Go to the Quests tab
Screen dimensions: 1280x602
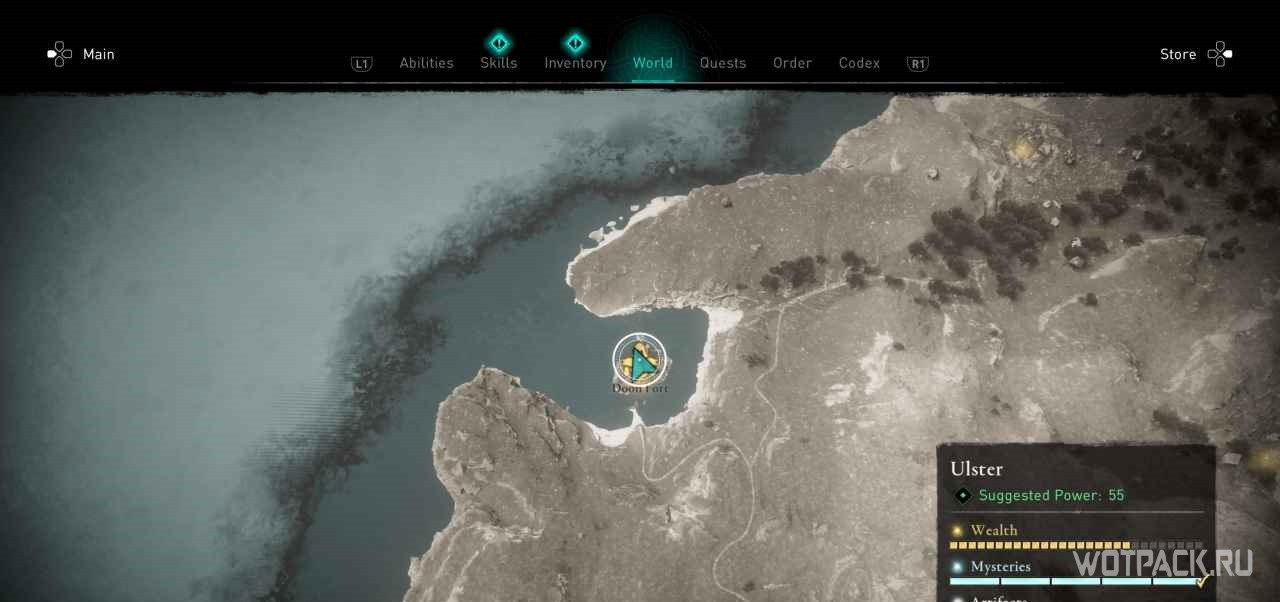722,63
